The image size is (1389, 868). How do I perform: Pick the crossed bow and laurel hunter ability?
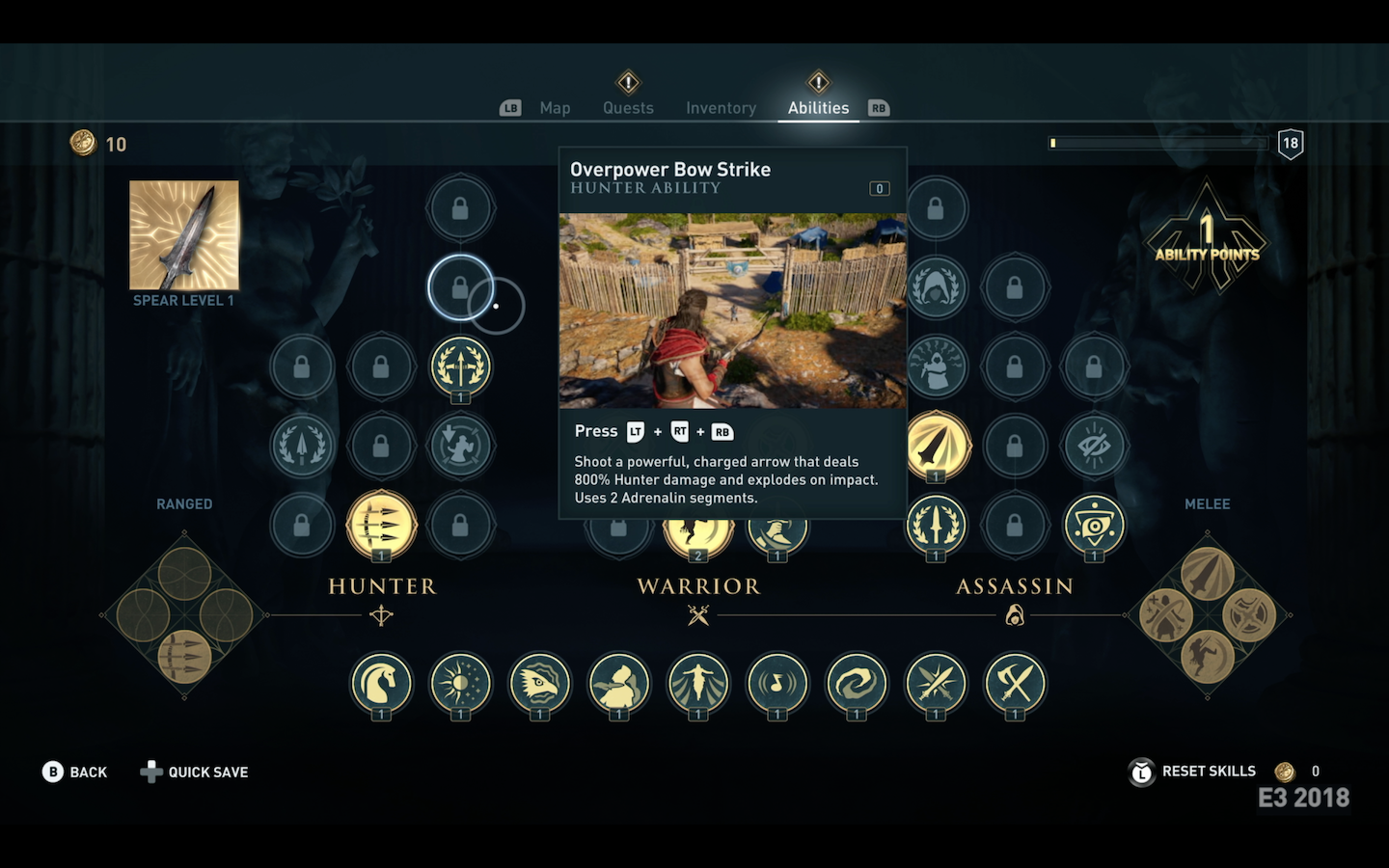[460, 366]
